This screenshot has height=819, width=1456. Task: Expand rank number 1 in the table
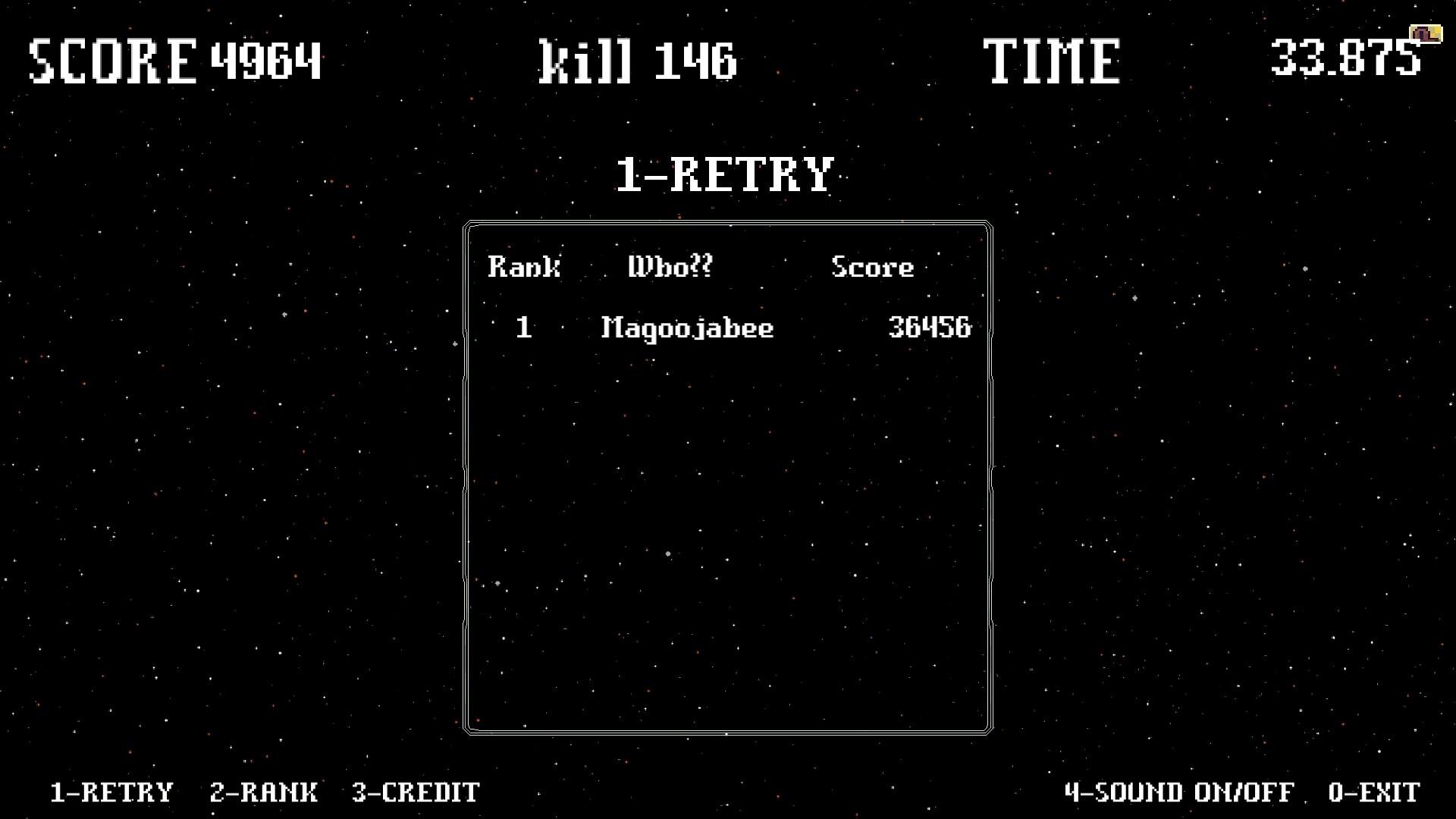click(523, 328)
